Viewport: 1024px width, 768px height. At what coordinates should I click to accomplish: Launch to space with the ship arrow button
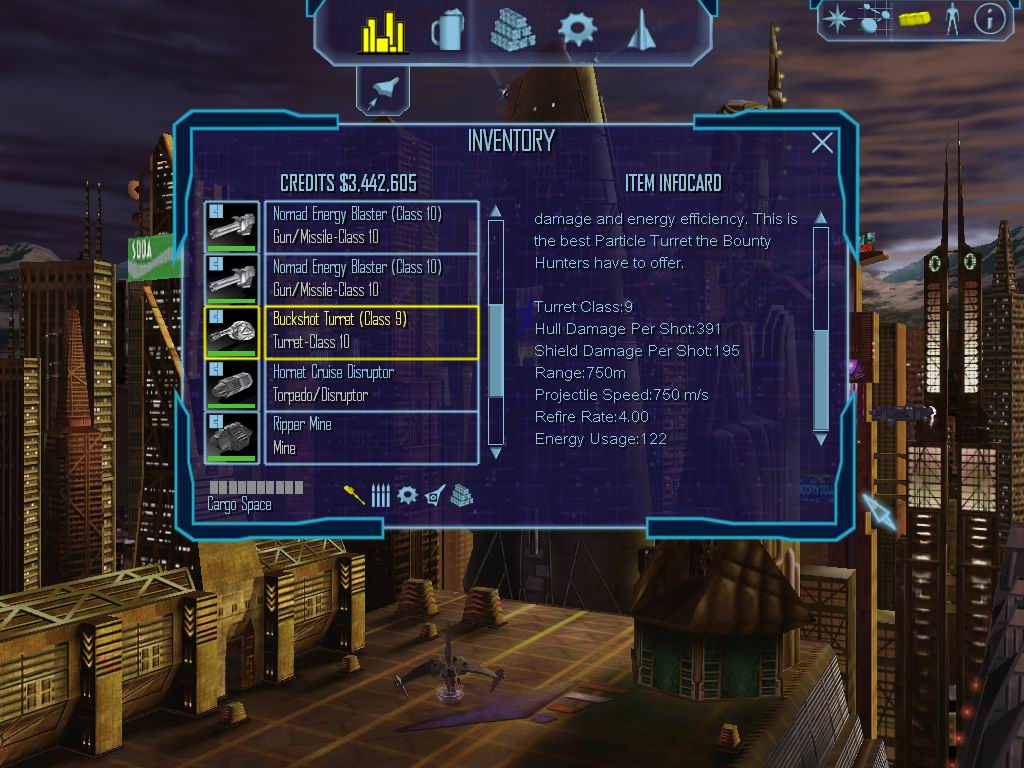(382, 92)
